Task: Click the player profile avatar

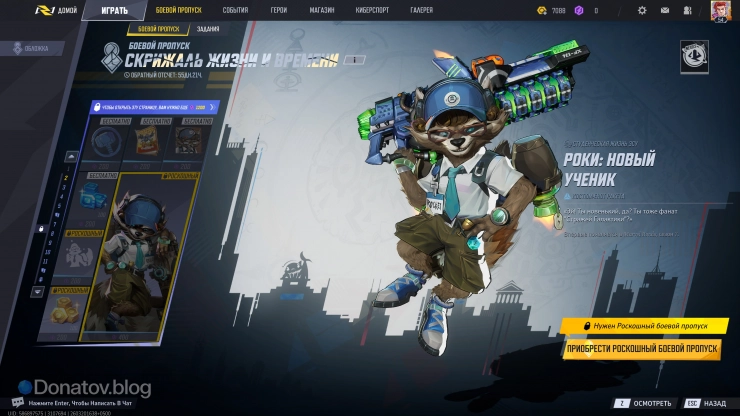Action: pyautogui.click(x=720, y=10)
